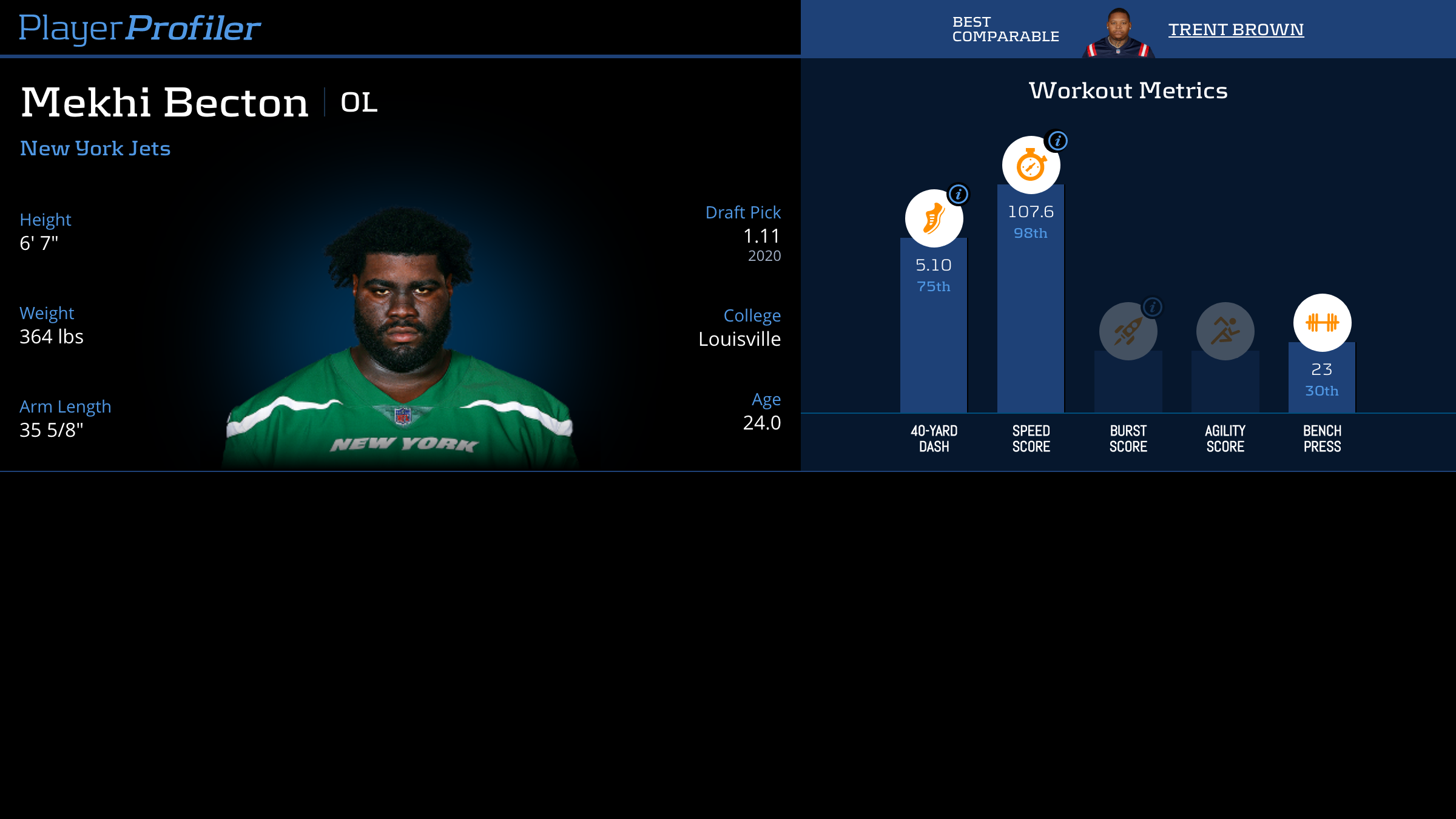Select the Agility Score runner icon
The height and width of the screenshot is (819, 1456).
1225,331
